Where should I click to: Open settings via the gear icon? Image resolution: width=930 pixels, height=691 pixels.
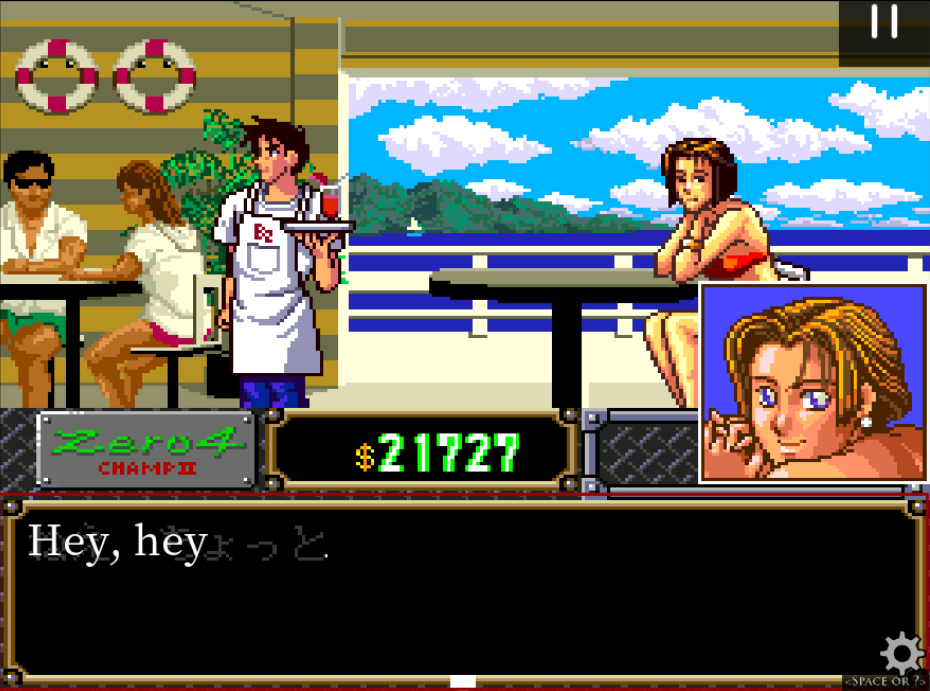[x=901, y=654]
